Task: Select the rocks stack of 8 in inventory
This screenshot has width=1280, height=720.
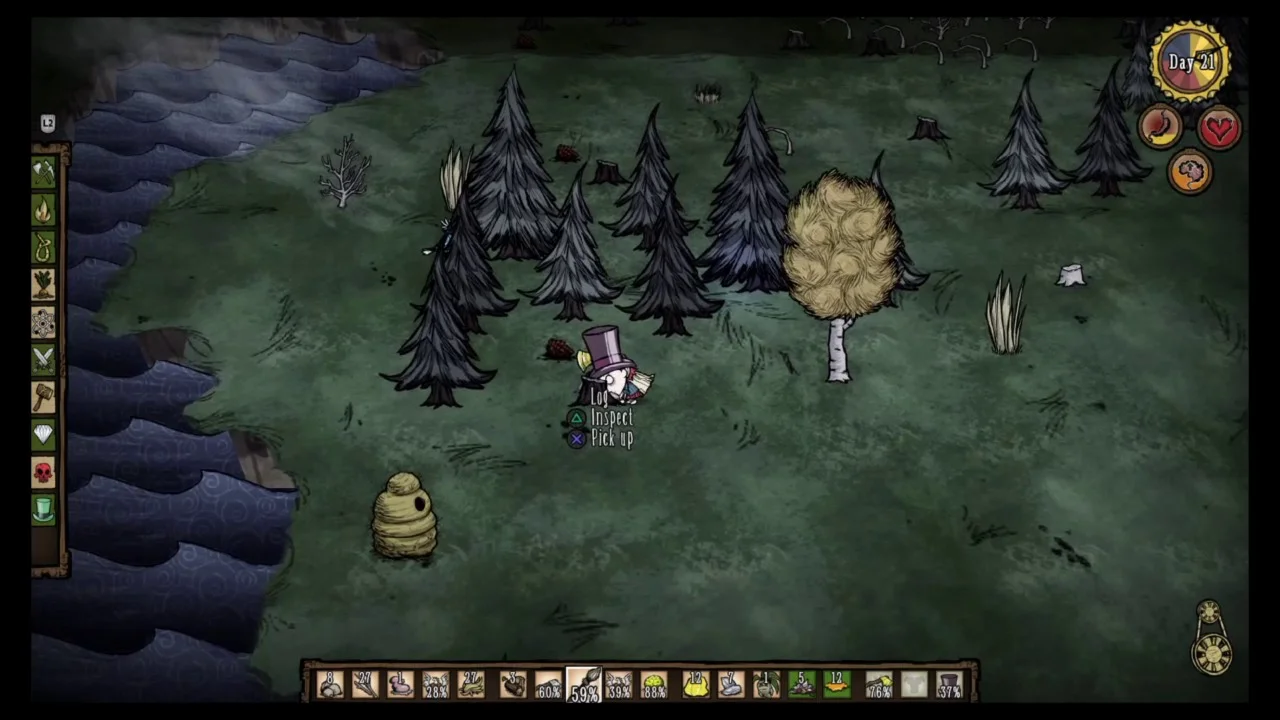Action: [x=330, y=682]
